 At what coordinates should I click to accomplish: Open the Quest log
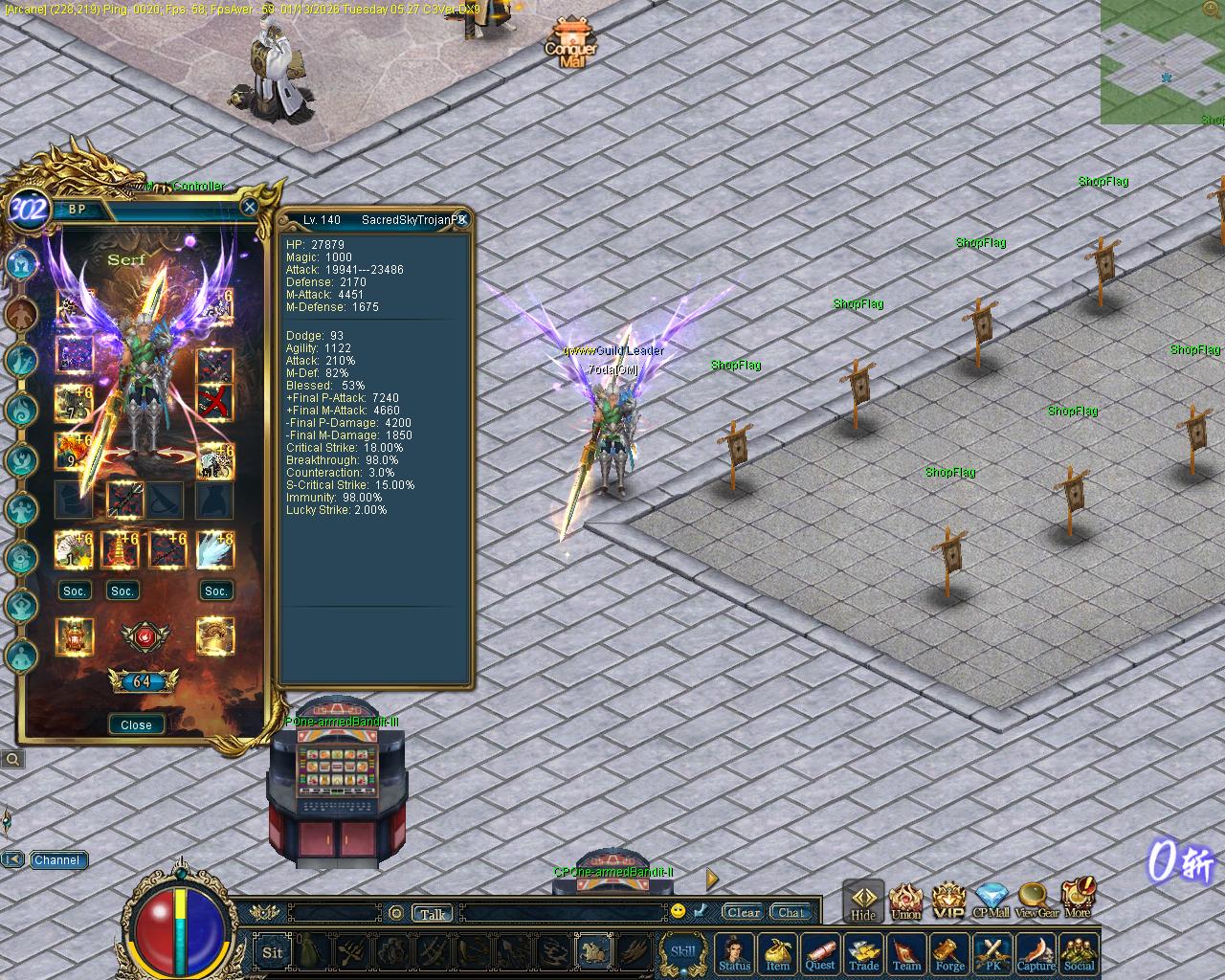click(820, 953)
